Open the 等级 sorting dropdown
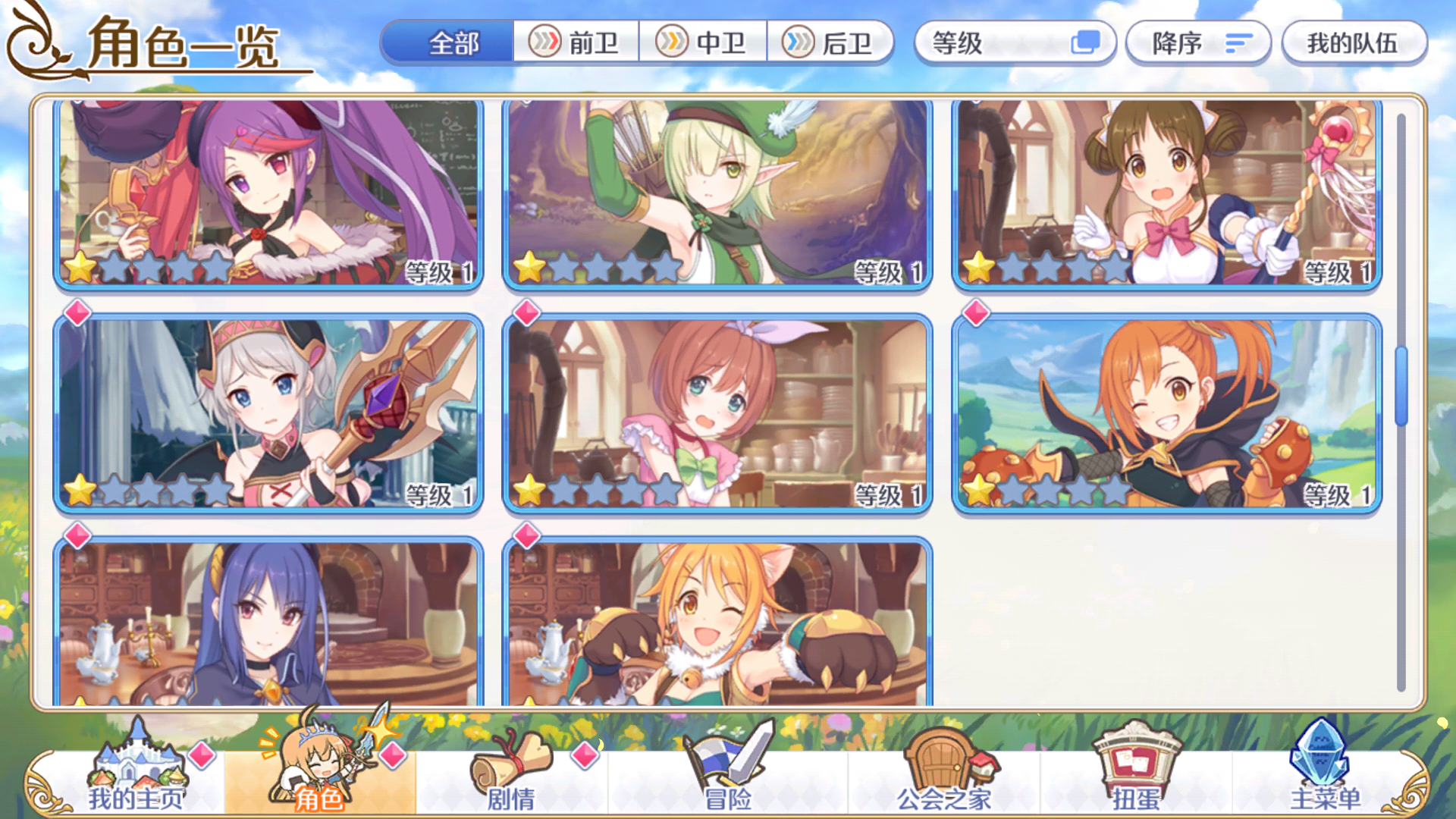 tap(1015, 43)
